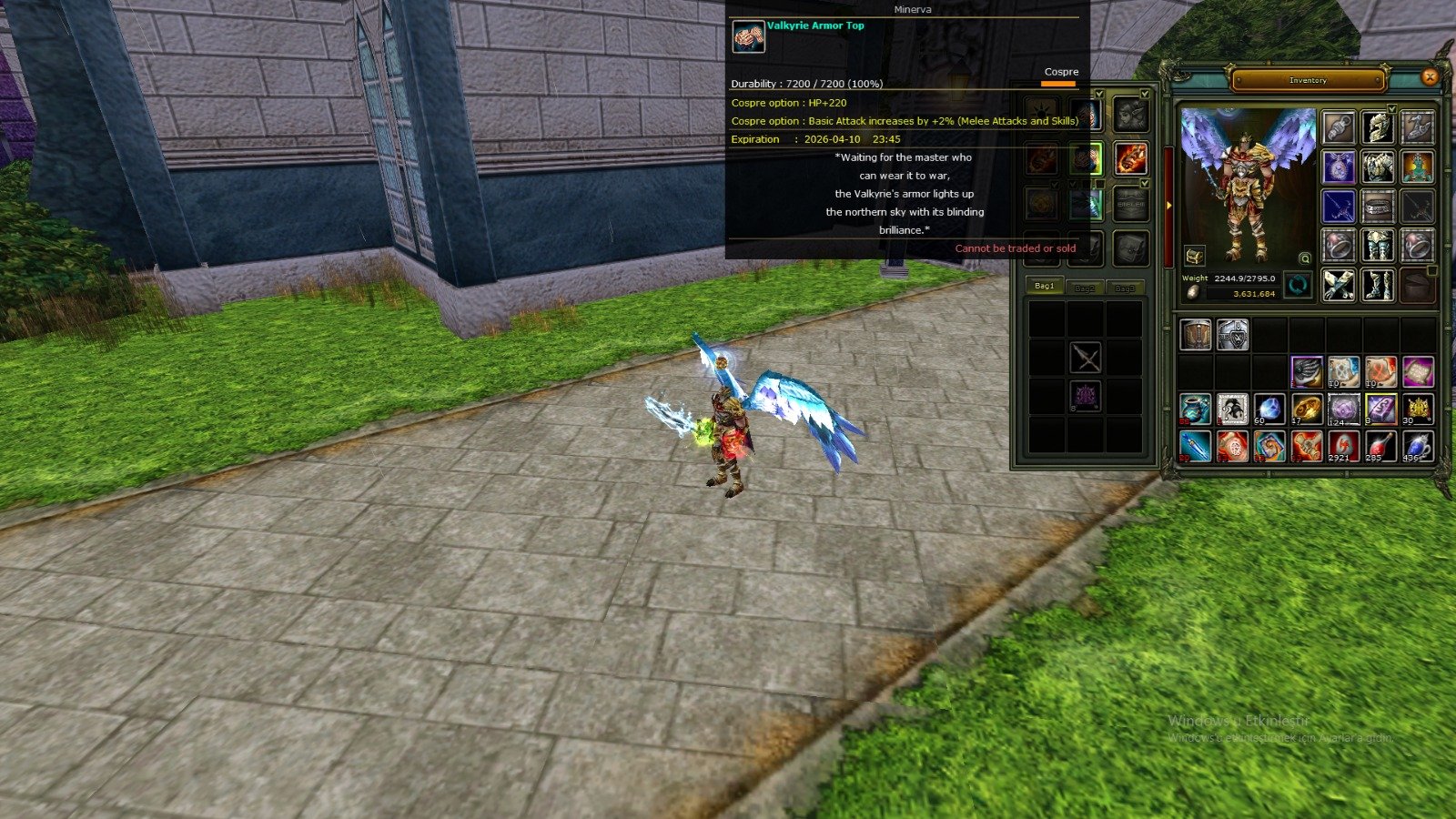Uncheck the checkbox on the helmet equipment slot

(x=1391, y=109)
